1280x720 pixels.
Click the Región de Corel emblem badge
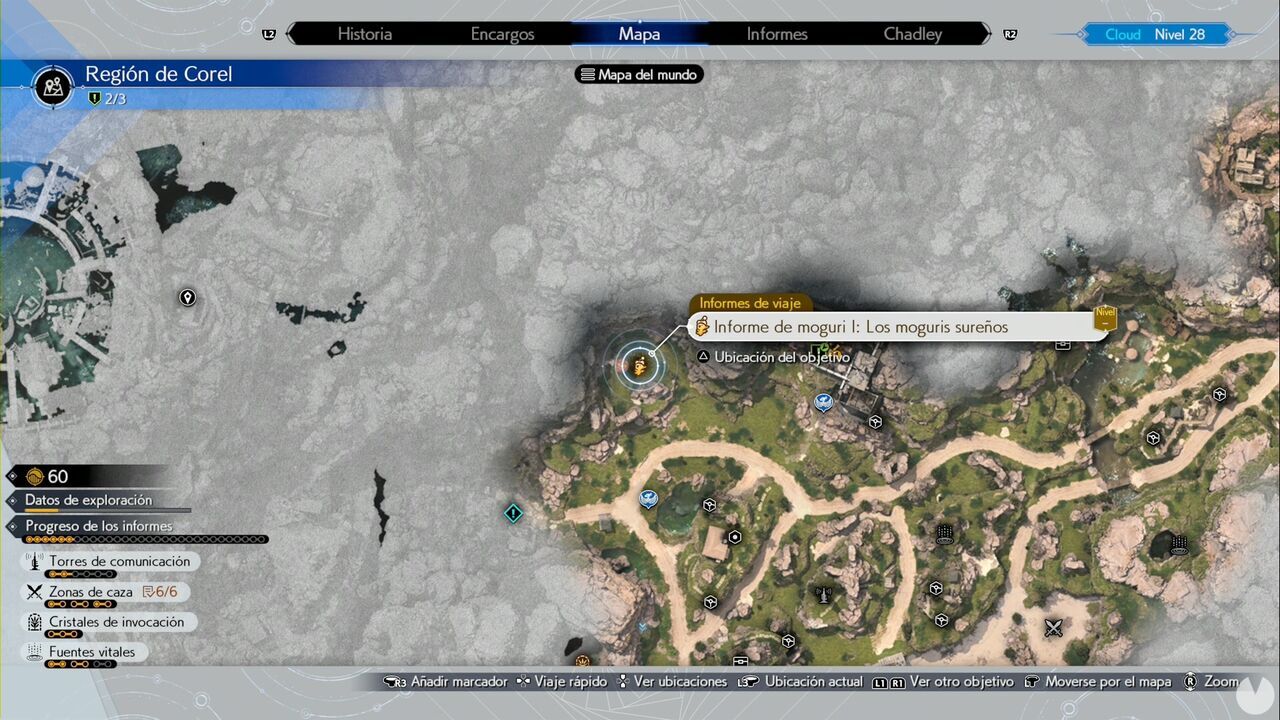[52, 87]
